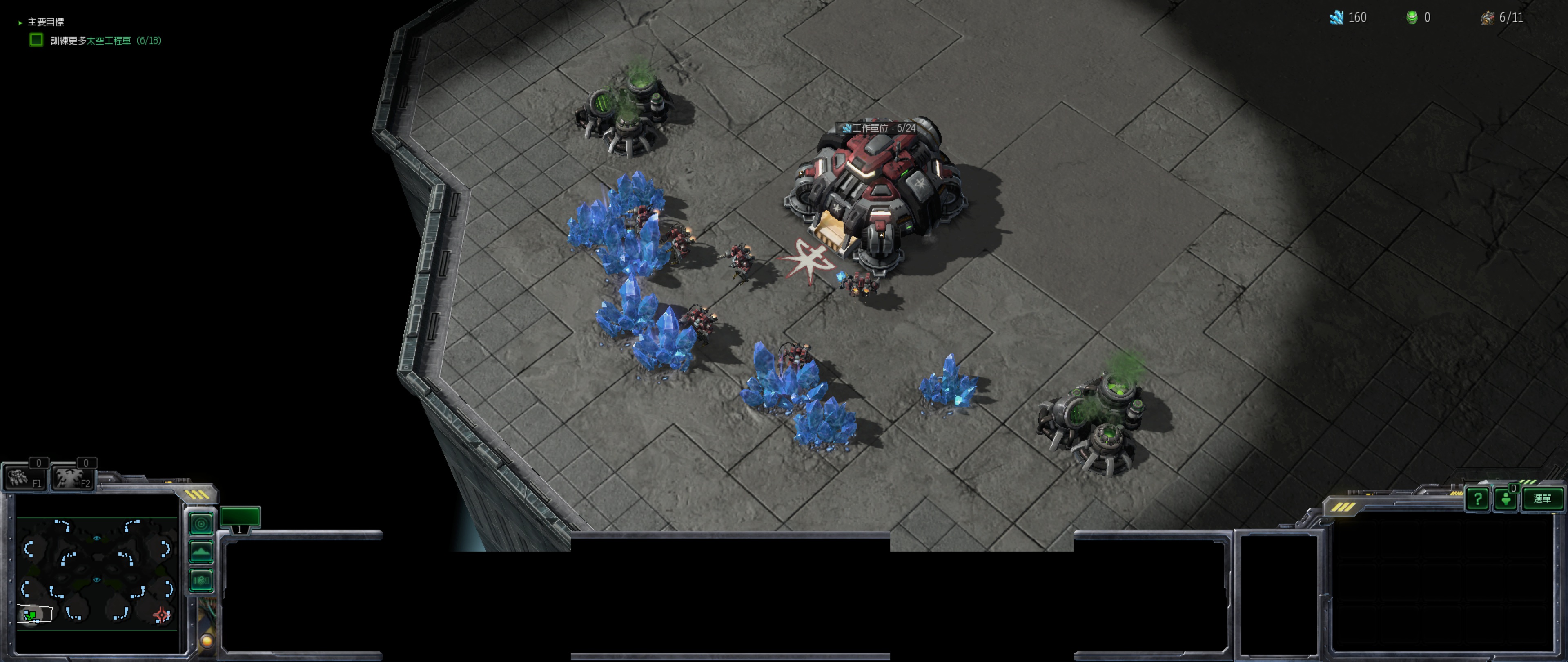Select control group 1 tab
The width and height of the screenshot is (1568, 662).
coord(240,518)
